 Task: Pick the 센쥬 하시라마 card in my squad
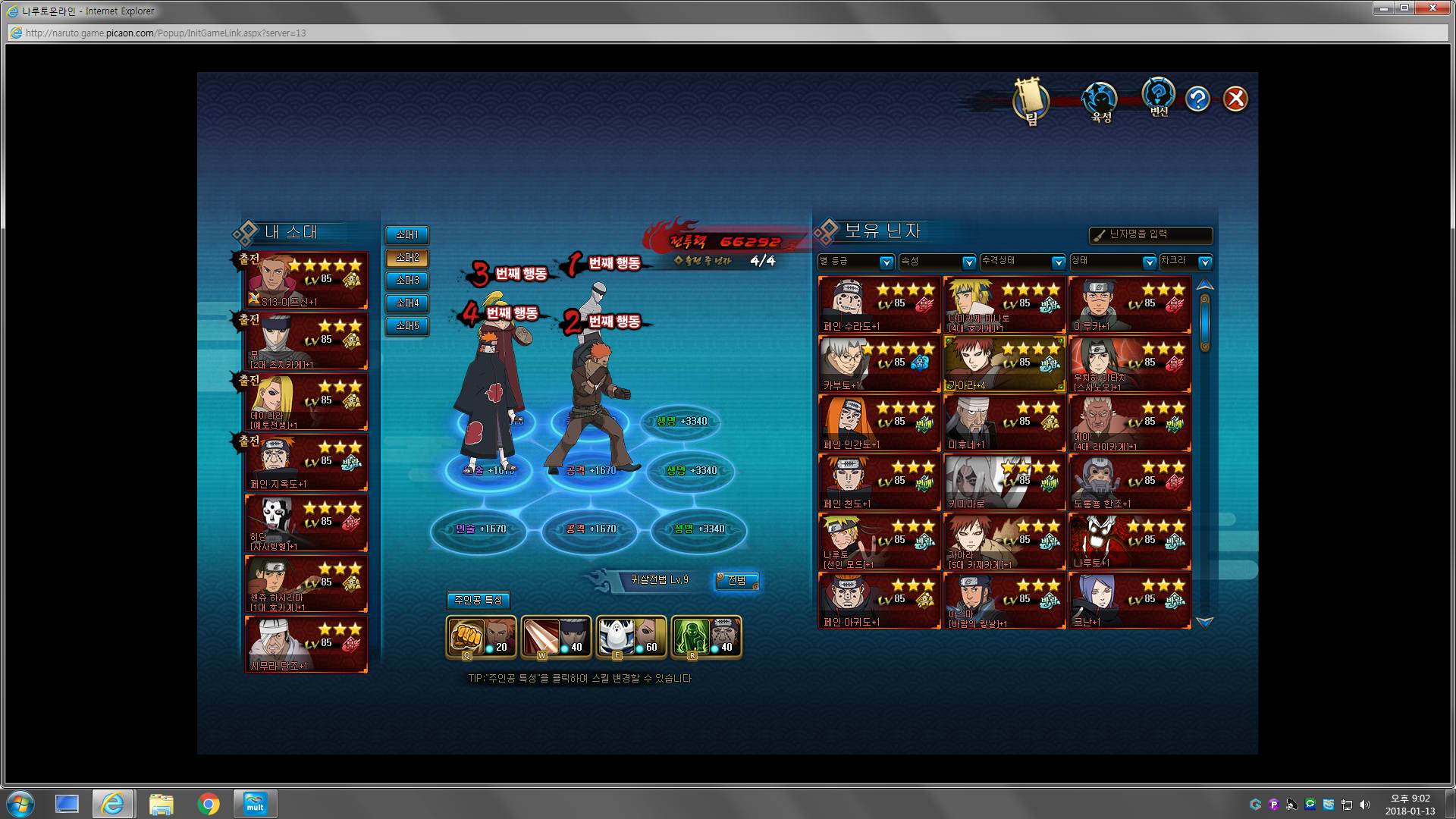click(x=306, y=584)
